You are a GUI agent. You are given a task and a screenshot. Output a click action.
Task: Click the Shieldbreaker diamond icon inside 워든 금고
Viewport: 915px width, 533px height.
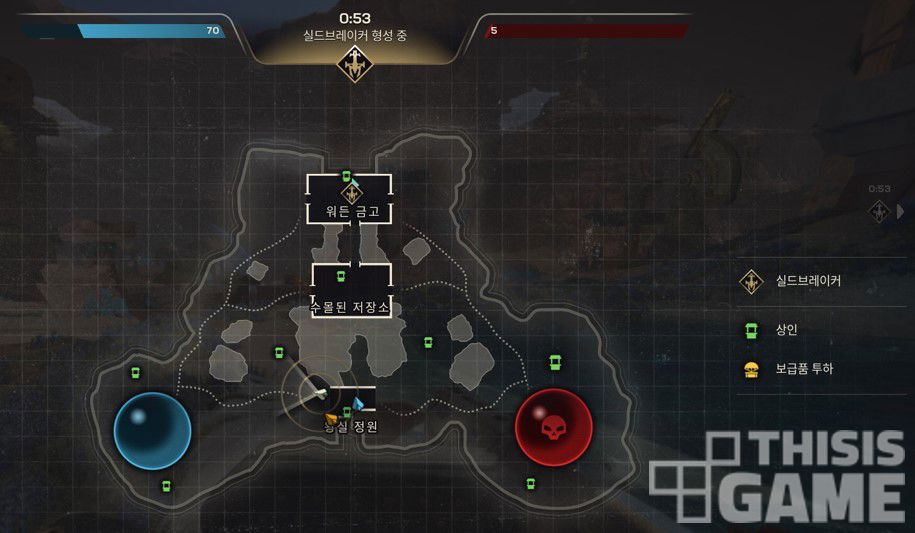click(350, 193)
